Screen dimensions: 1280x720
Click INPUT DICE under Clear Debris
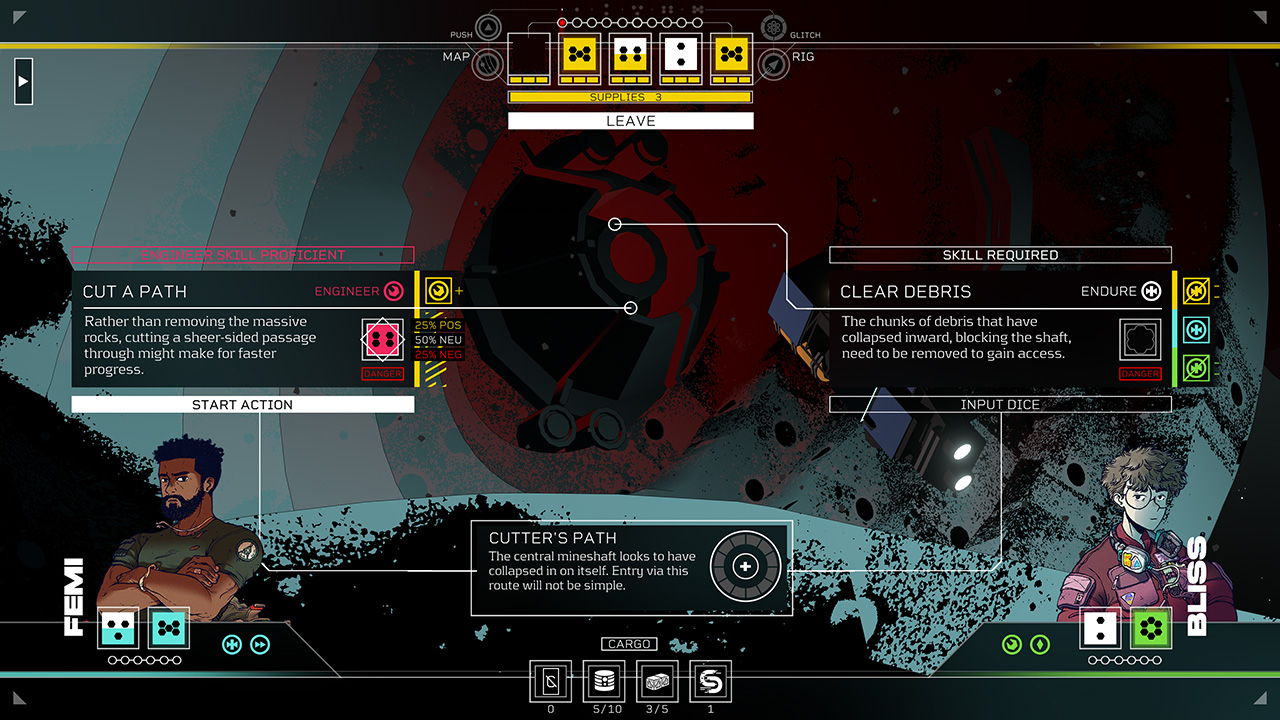click(x=999, y=404)
